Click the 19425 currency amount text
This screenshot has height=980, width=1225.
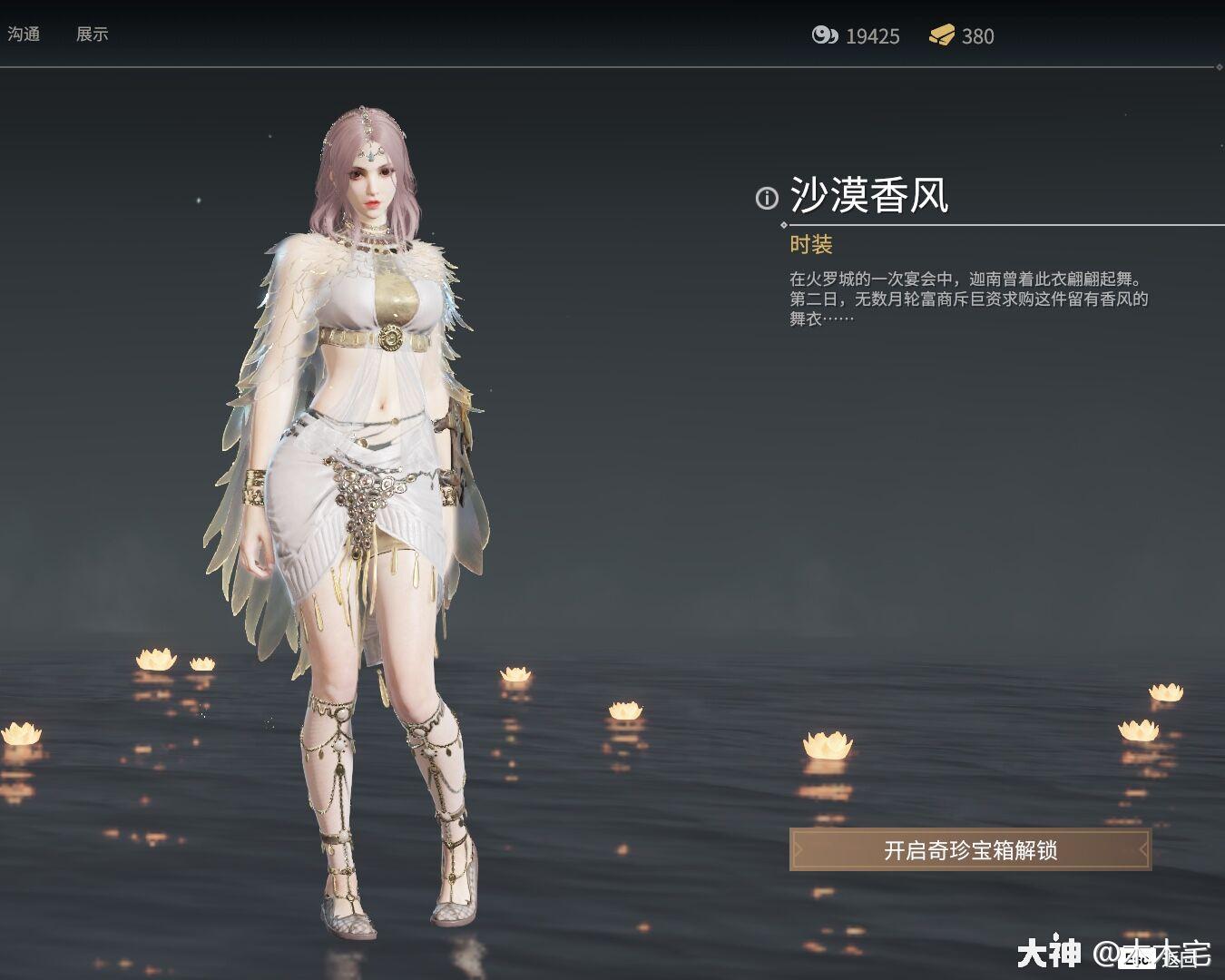(x=871, y=37)
